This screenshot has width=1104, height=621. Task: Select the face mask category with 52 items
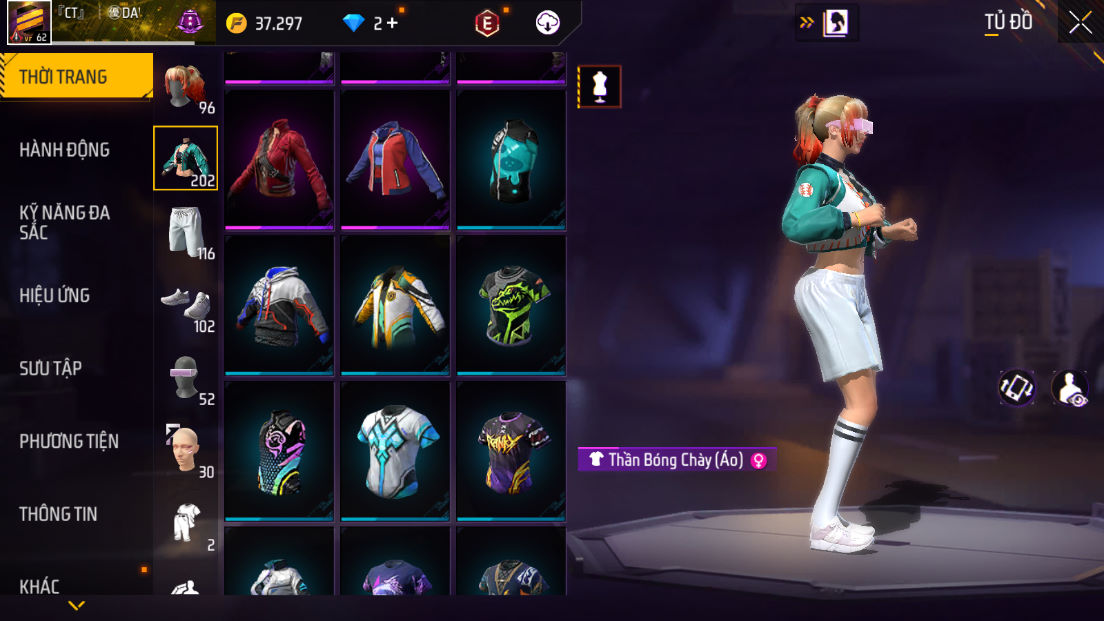[185, 377]
